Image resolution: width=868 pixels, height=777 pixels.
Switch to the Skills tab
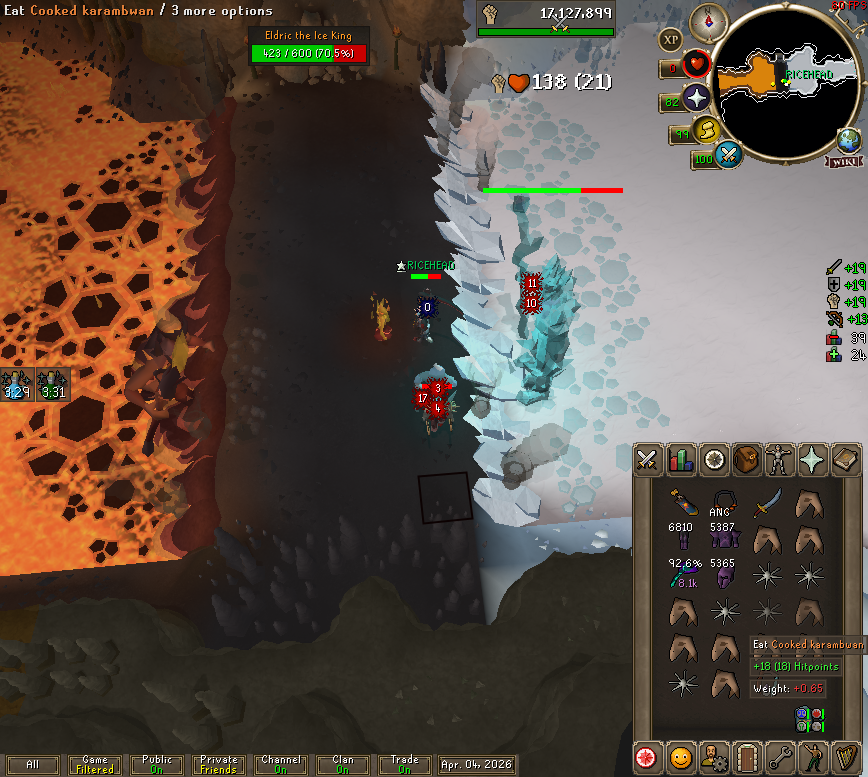click(x=680, y=459)
